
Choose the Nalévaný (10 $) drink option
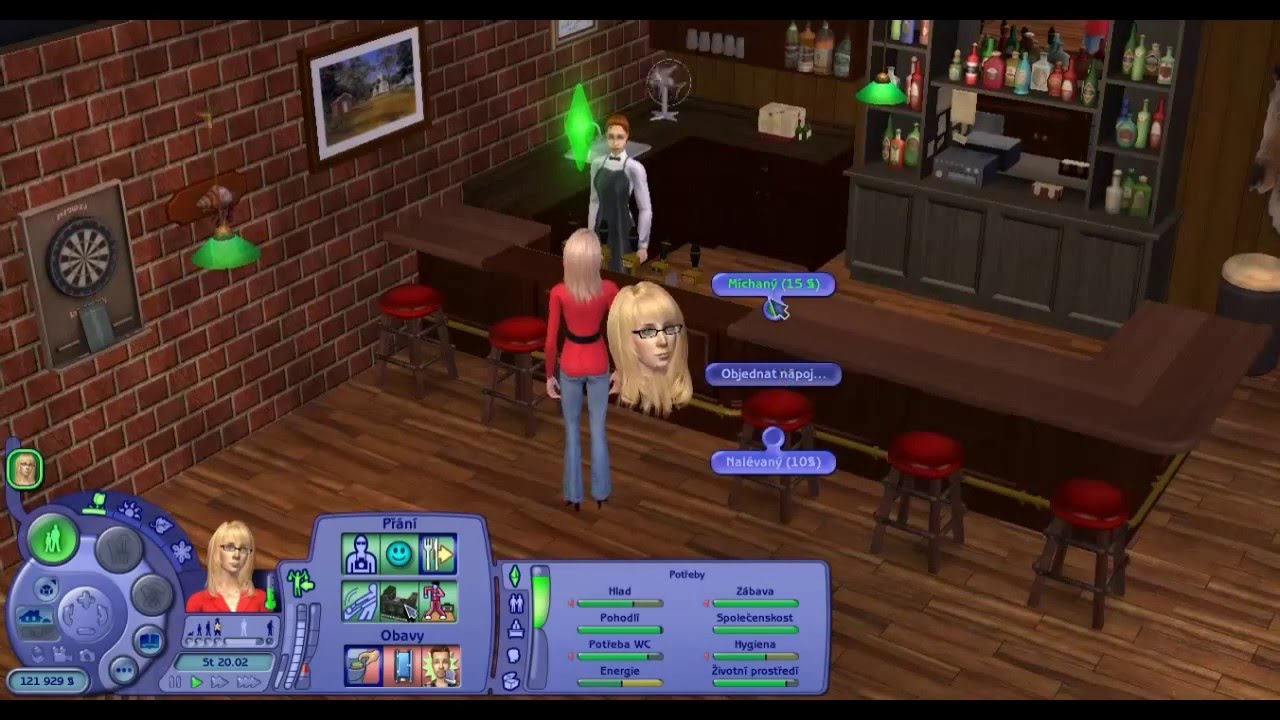click(773, 462)
